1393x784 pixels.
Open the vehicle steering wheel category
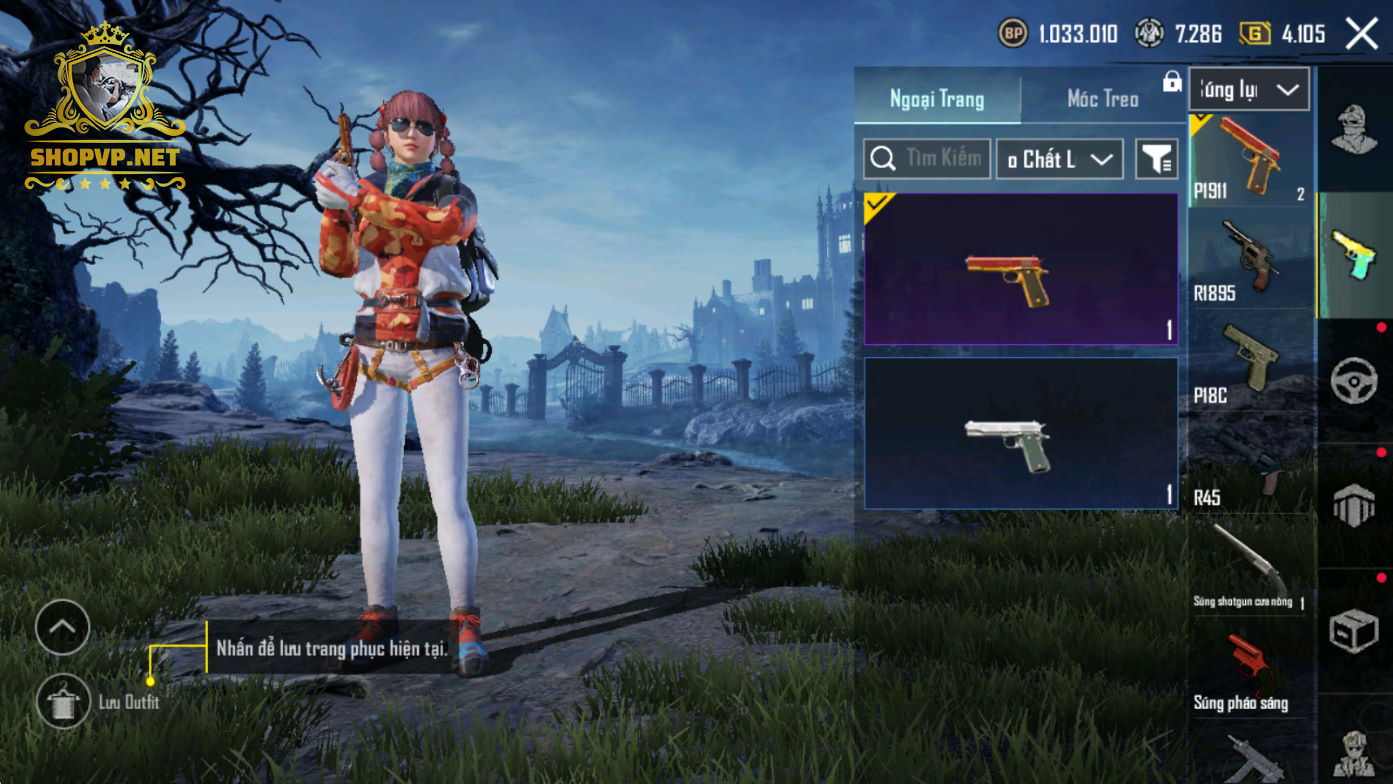pos(1354,380)
